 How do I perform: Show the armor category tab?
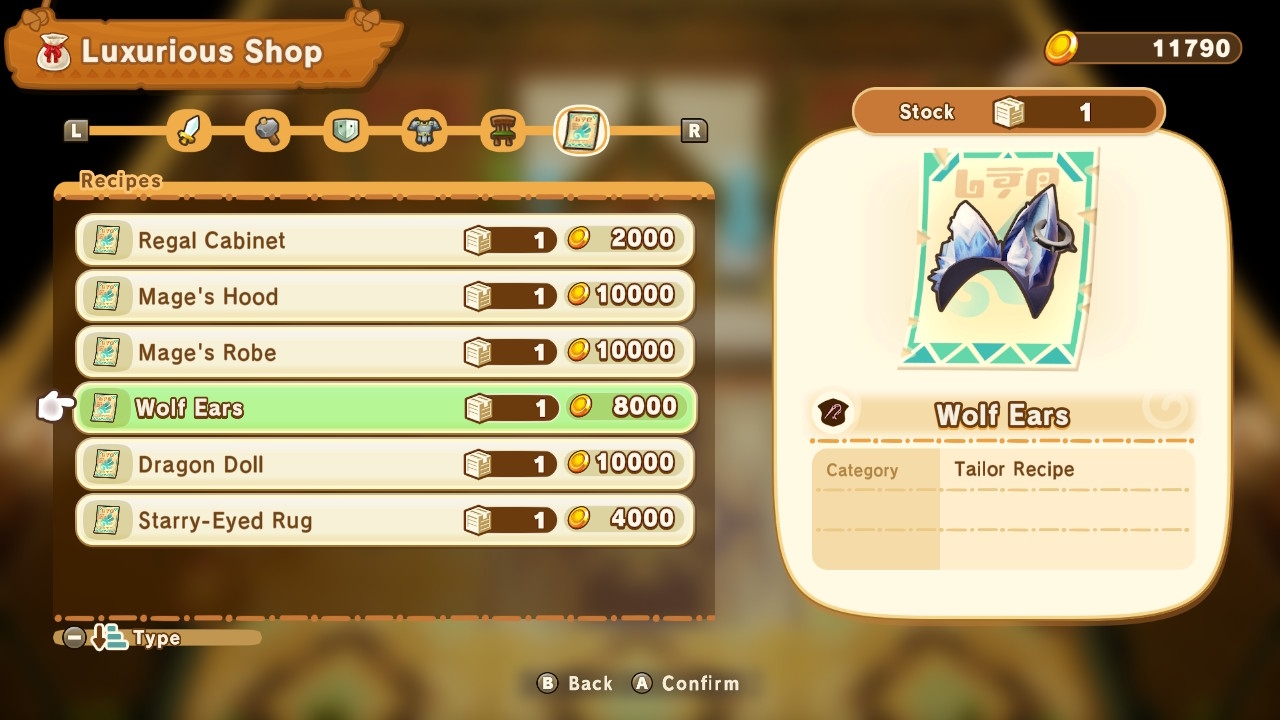(424, 131)
